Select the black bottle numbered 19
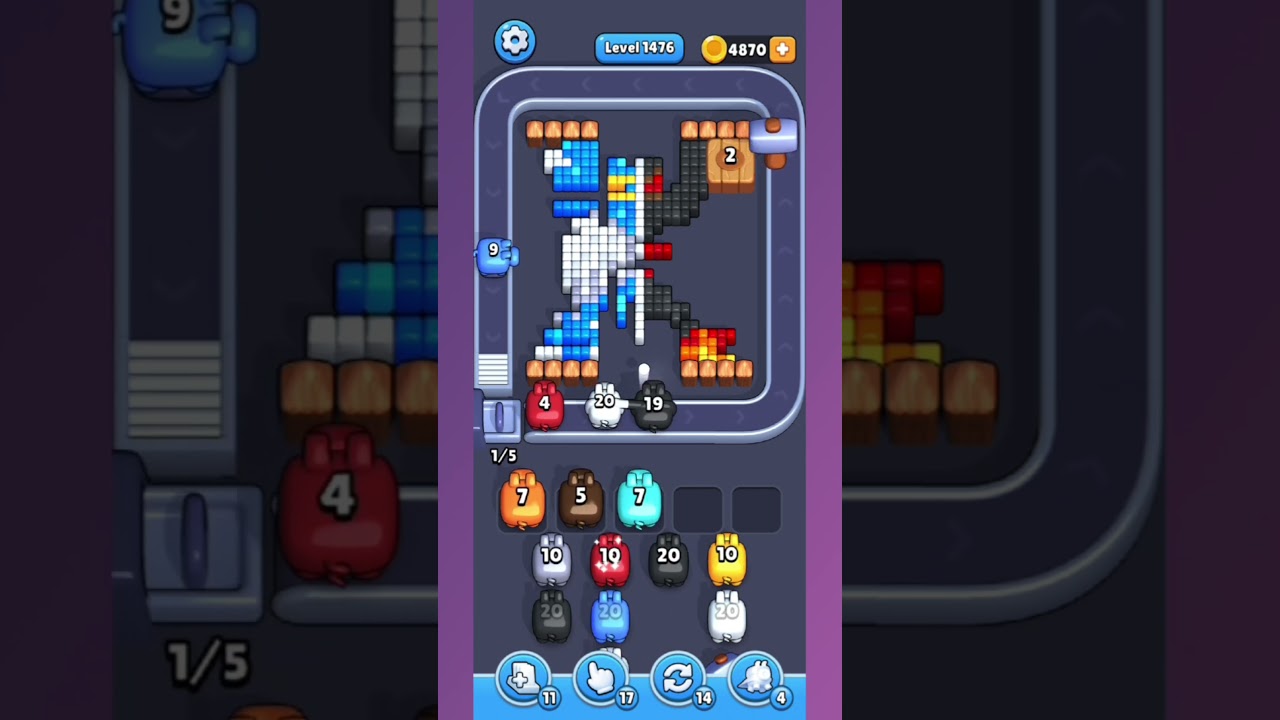 [x=655, y=405]
